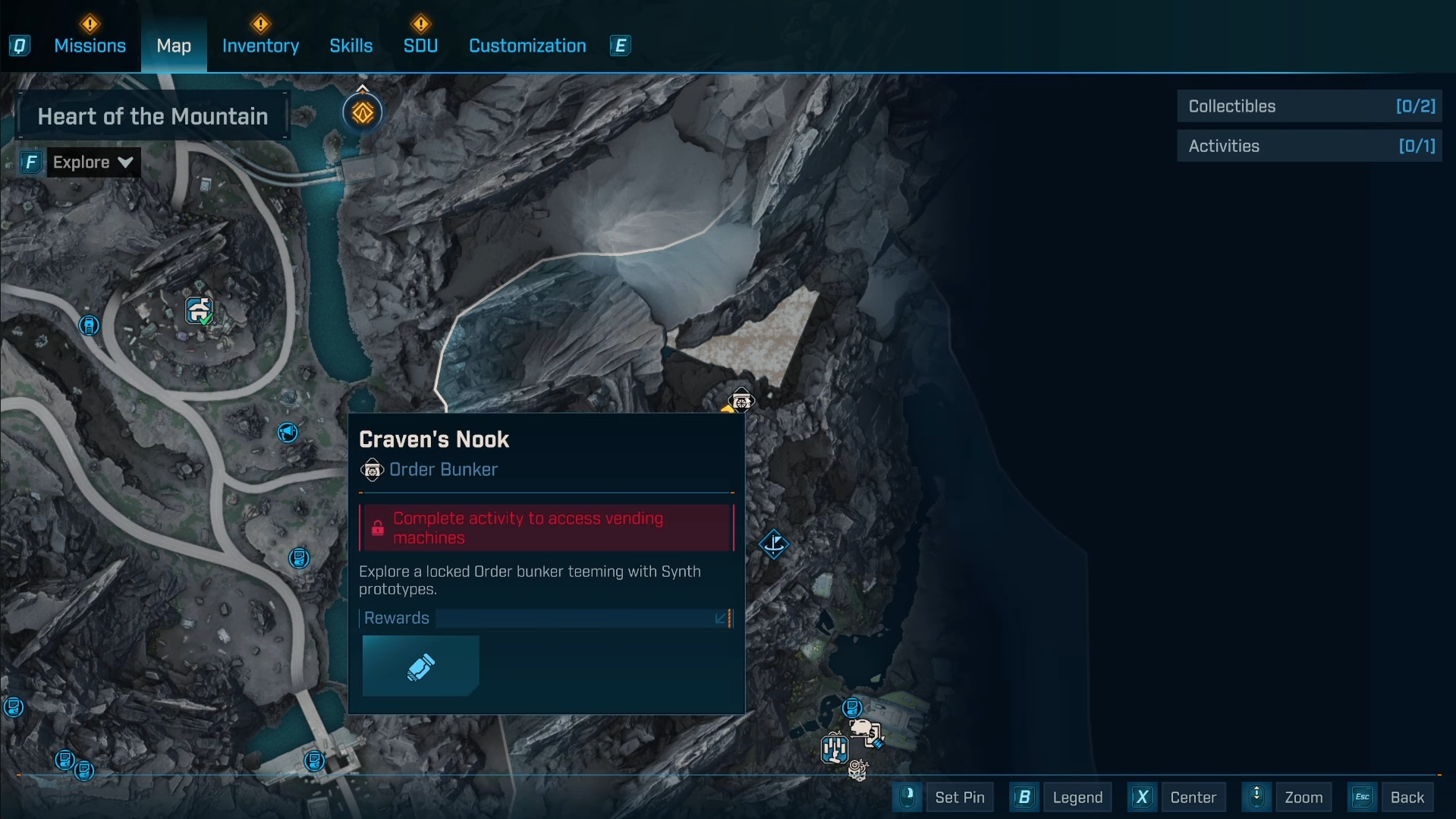Select the SDU tab
1456x819 pixels.
pos(420,46)
